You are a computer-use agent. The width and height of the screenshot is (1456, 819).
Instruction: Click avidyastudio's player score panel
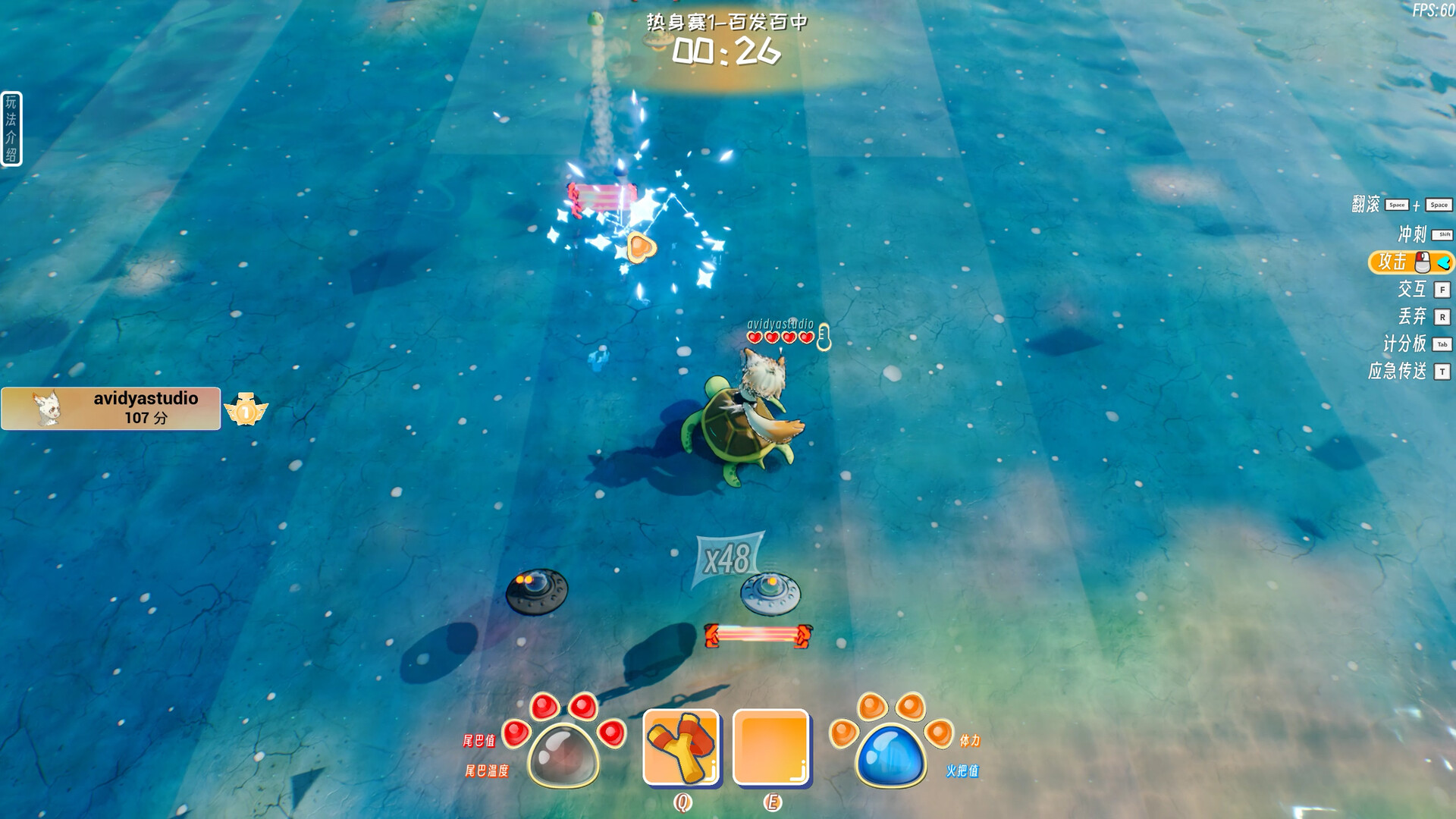tap(111, 409)
